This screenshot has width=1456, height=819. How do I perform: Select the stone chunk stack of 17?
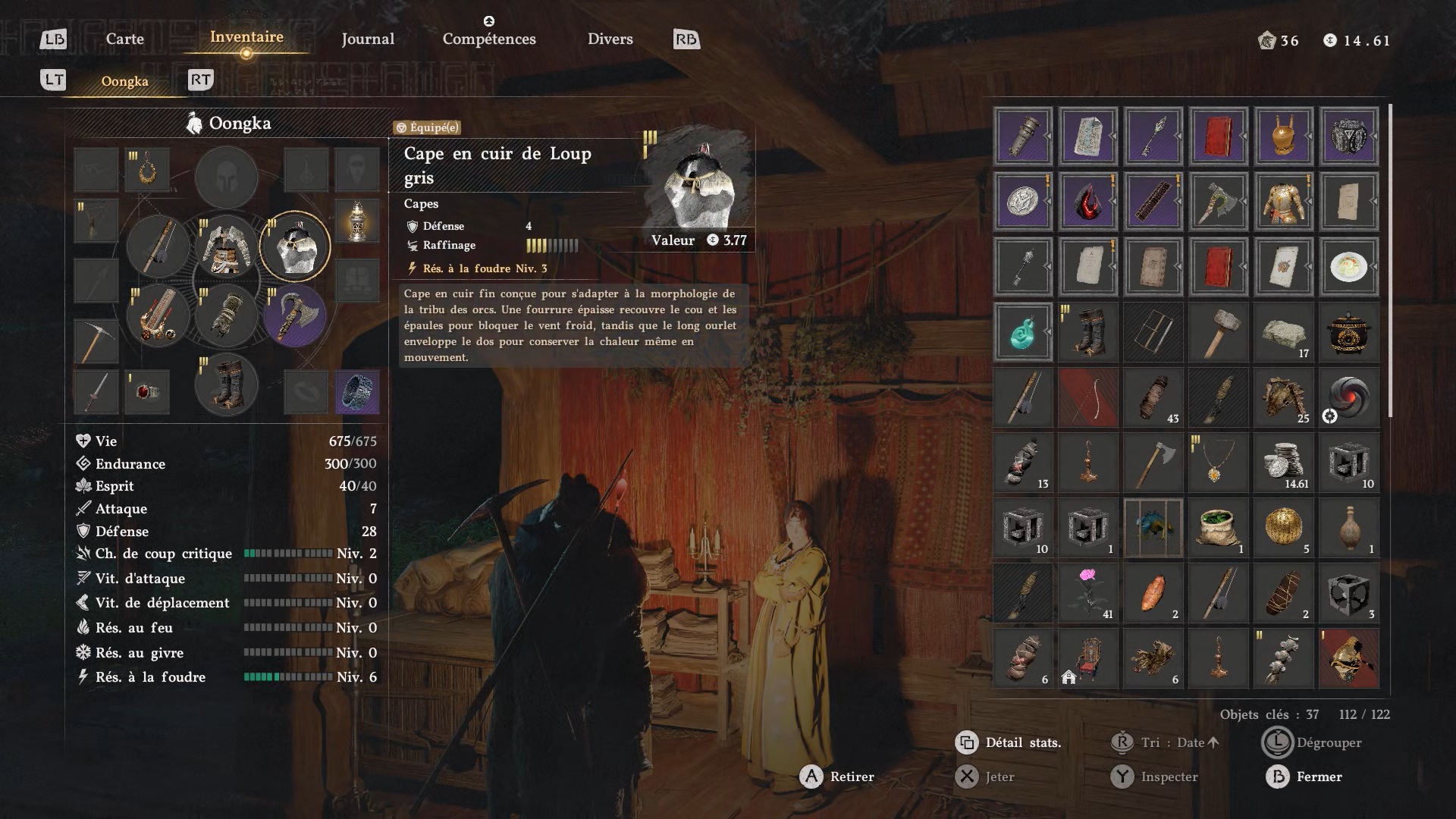point(1283,332)
